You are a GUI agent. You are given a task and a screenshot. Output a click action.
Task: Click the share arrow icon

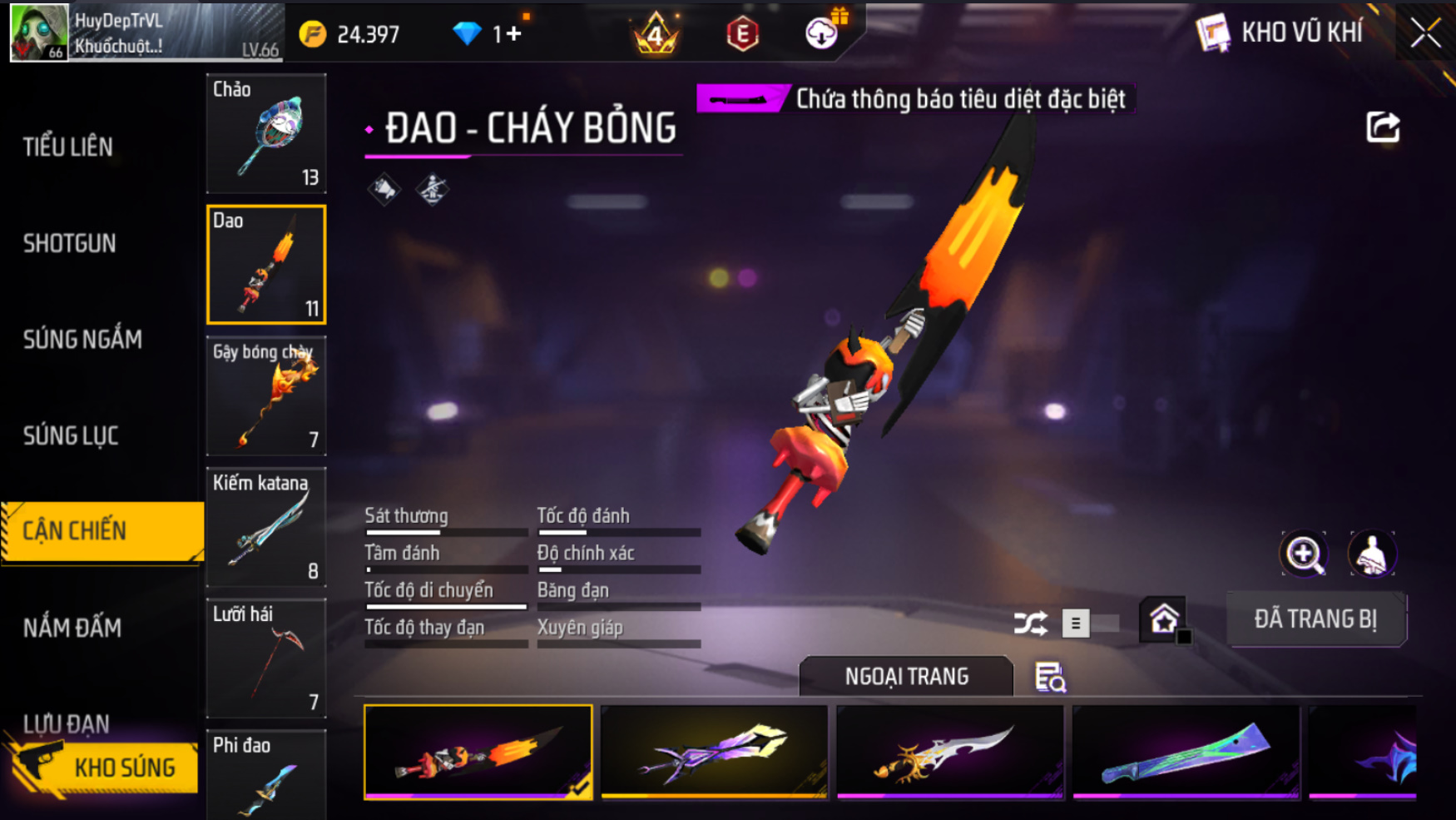tap(1383, 127)
